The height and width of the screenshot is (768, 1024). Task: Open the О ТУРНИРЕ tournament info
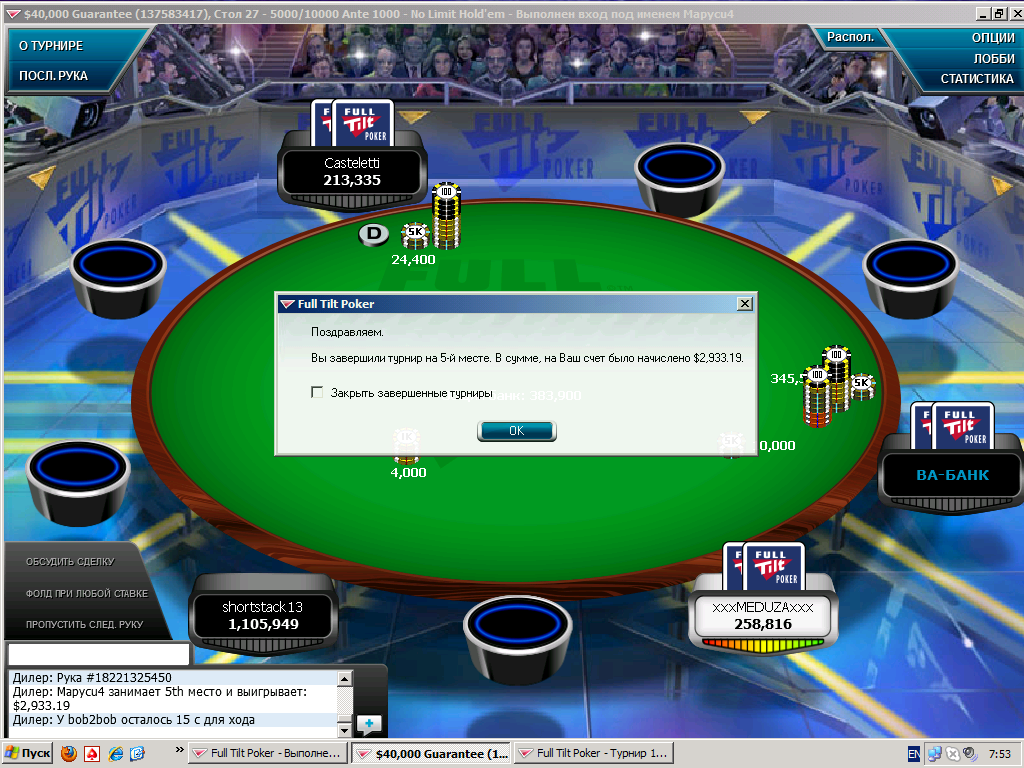[51, 46]
